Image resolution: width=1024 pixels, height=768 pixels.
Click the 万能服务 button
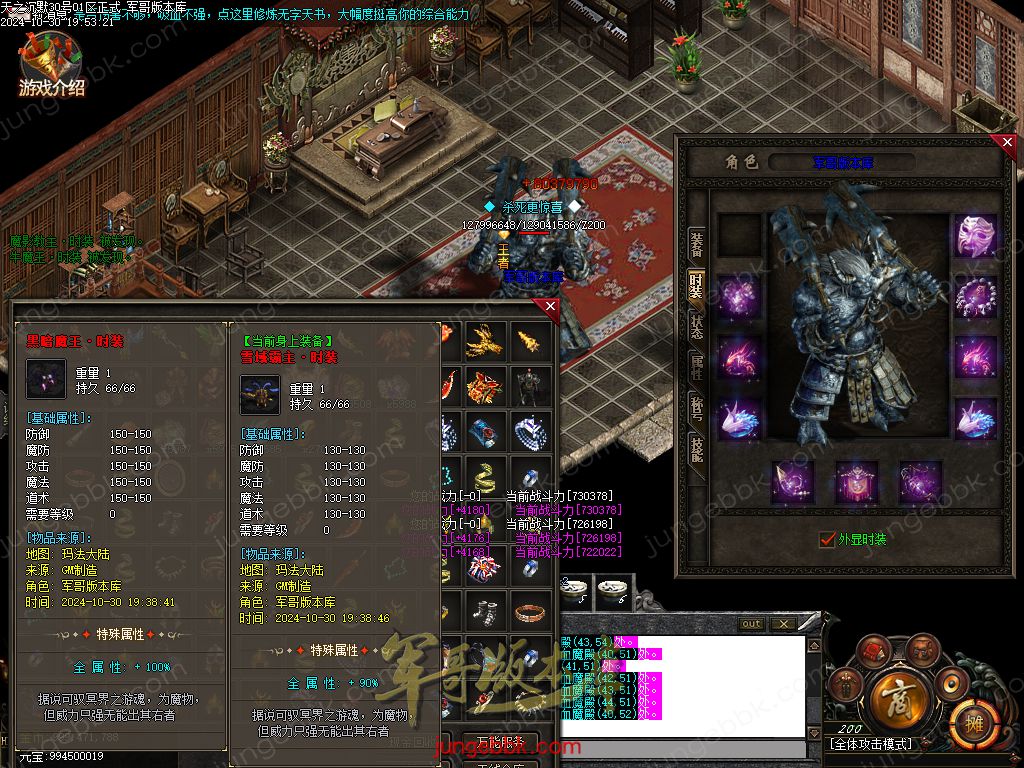click(500, 742)
